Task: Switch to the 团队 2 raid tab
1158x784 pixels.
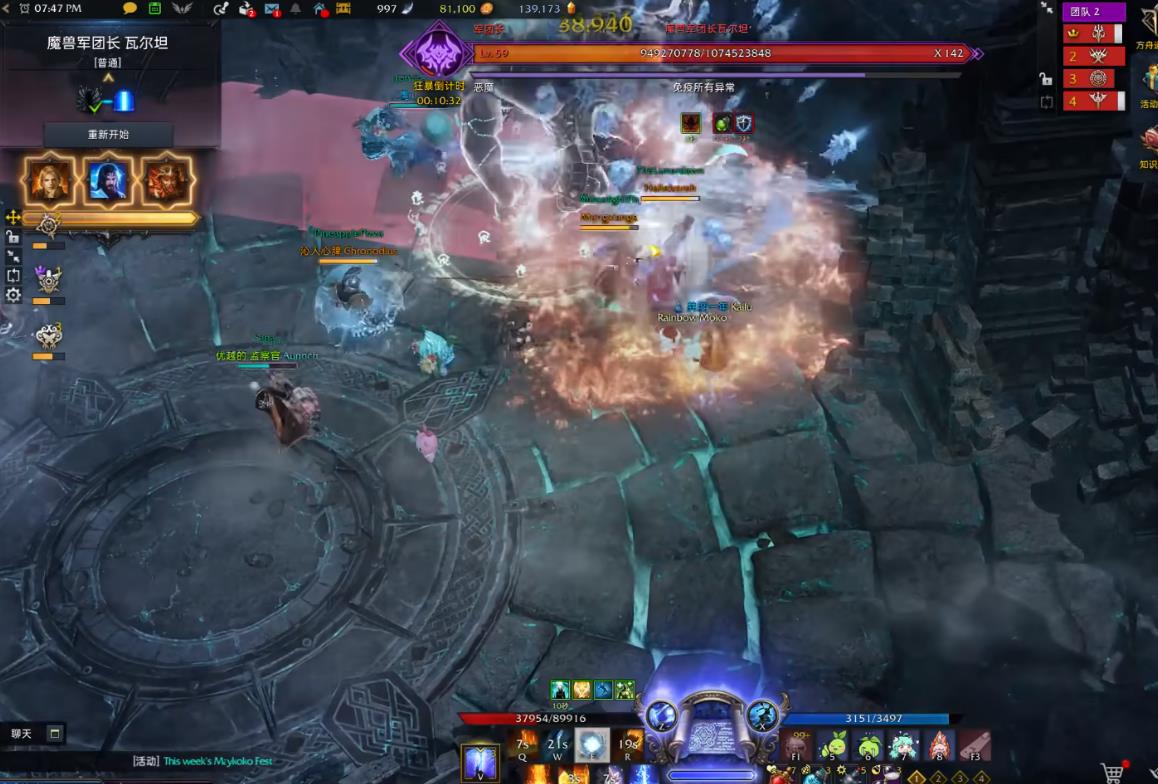Action: pos(1093,12)
